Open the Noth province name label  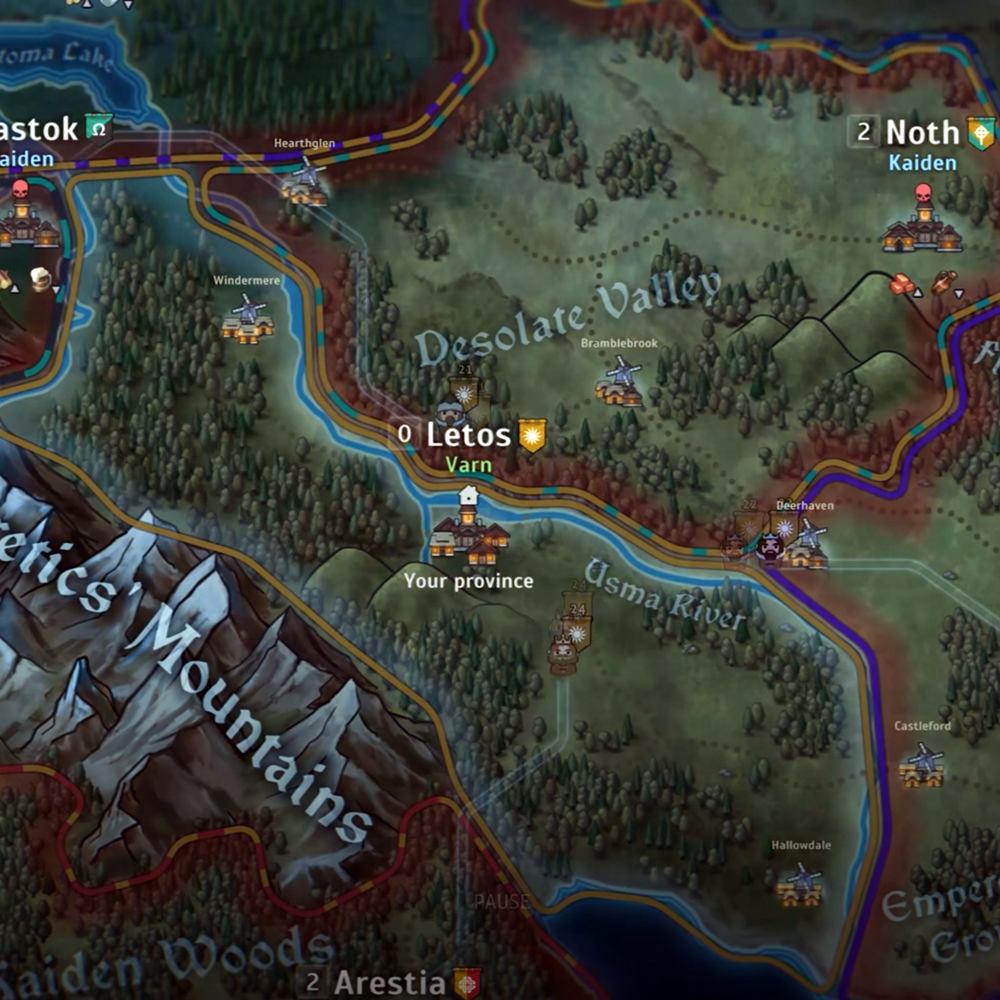point(921,132)
